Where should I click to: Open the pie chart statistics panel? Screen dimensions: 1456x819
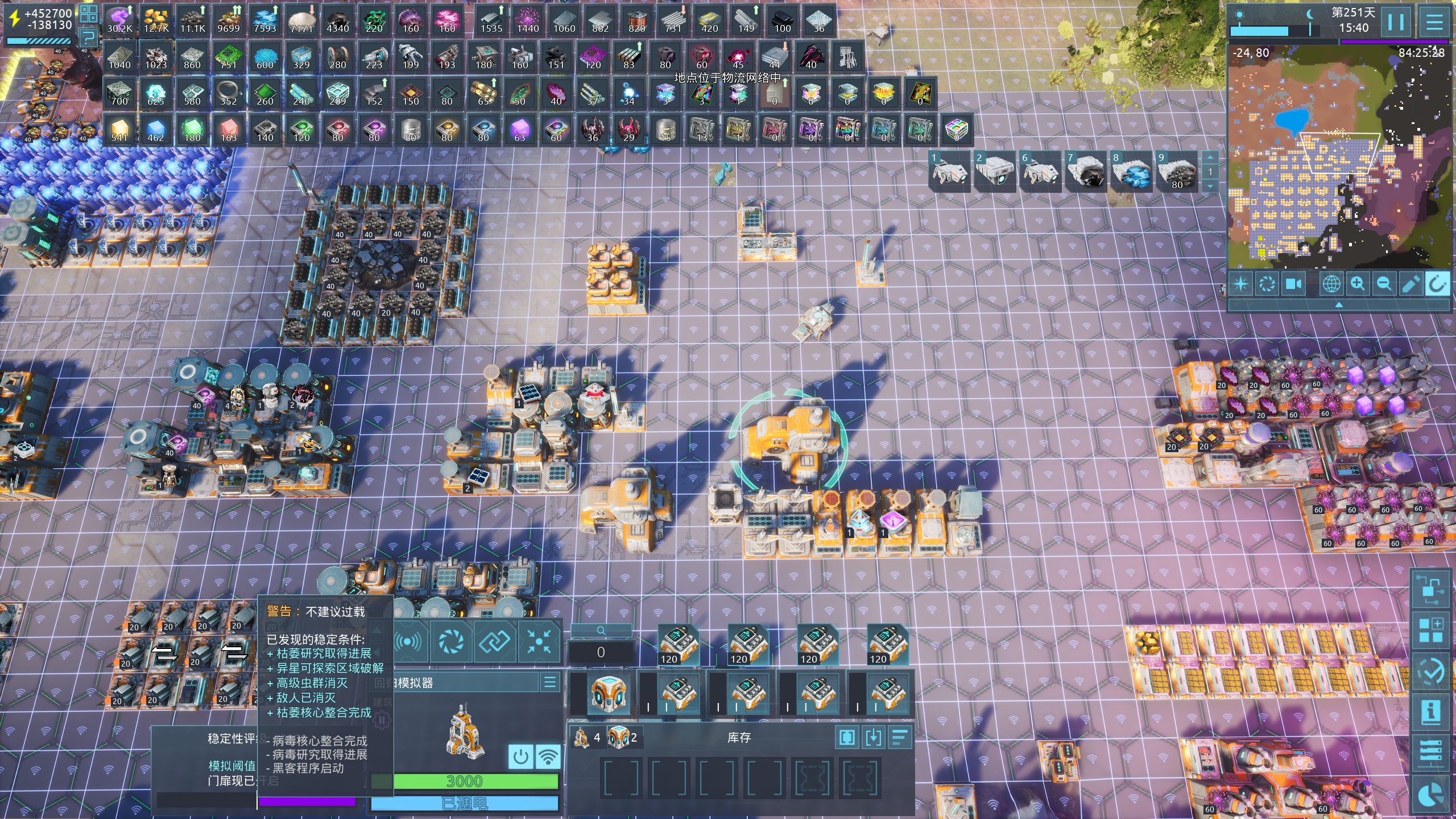point(1431,795)
